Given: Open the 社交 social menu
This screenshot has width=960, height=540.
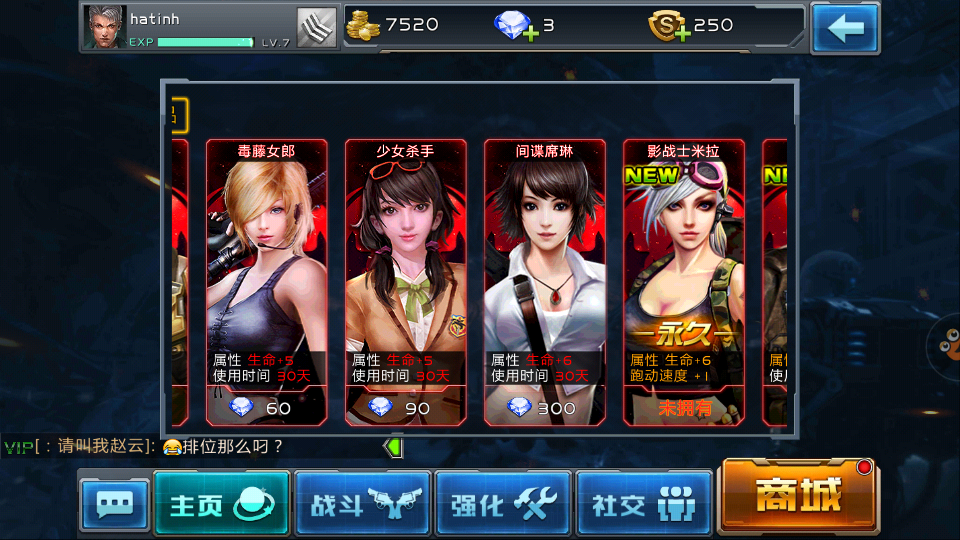Looking at the screenshot, I should pyautogui.click(x=644, y=504).
